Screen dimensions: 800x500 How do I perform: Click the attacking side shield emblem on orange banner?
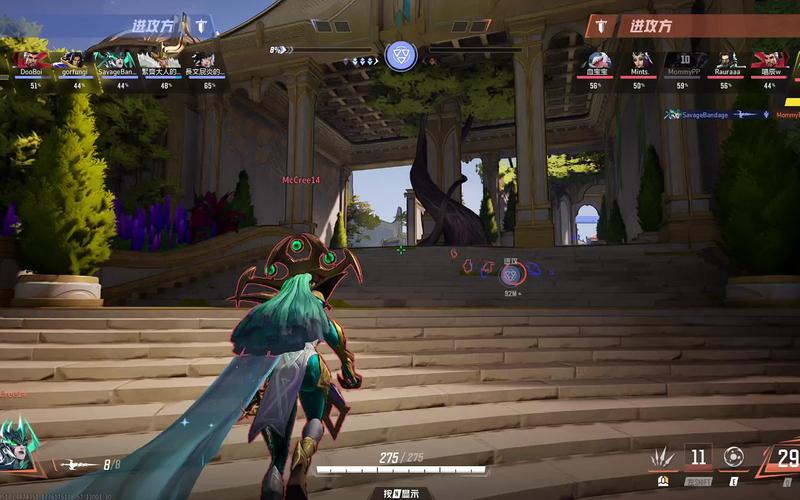point(601,26)
